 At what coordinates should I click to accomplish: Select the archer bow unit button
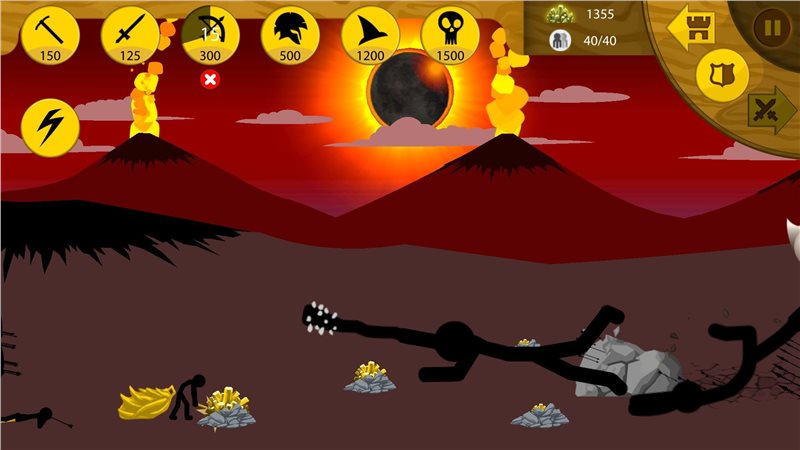click(210, 33)
